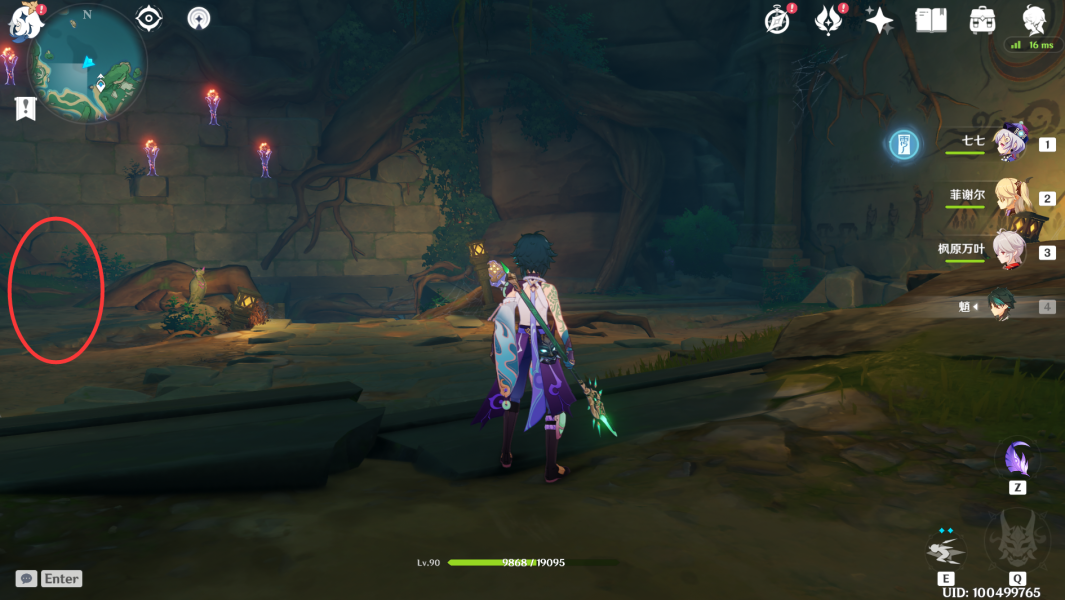Activate the mask elemental burst icon

pos(1017,543)
